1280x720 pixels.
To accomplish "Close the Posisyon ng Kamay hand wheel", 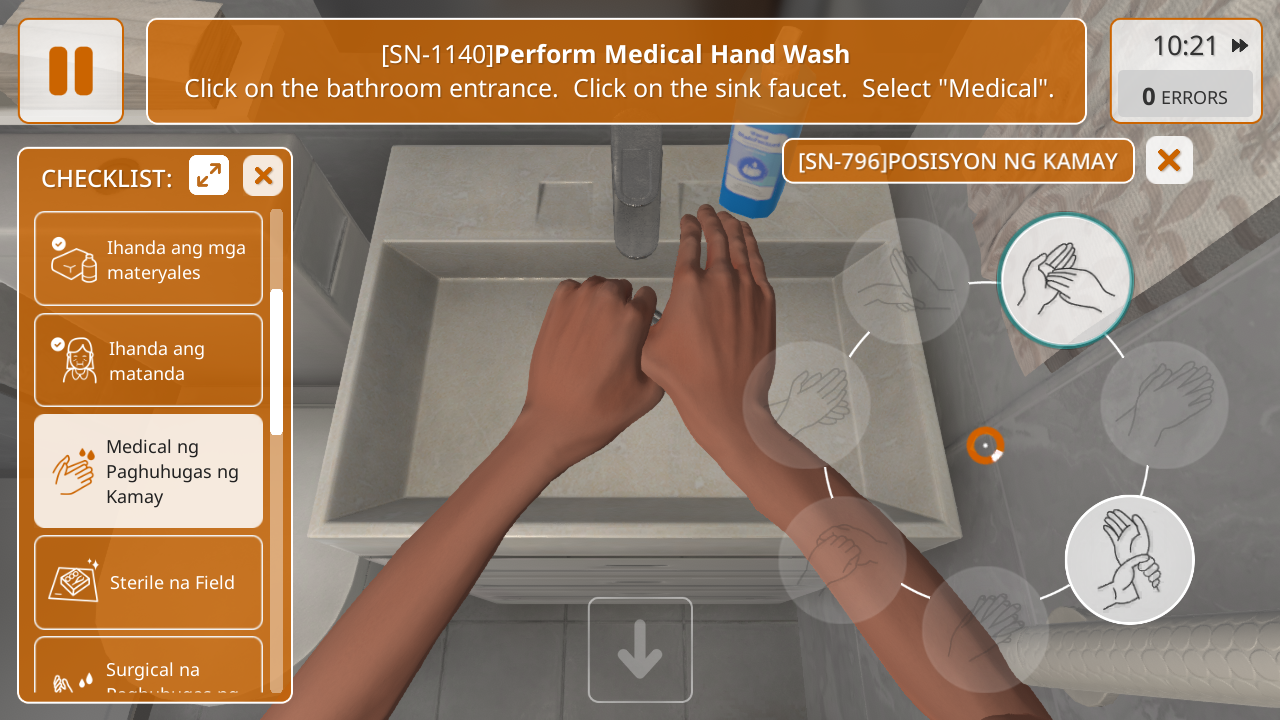I will (x=1169, y=160).
